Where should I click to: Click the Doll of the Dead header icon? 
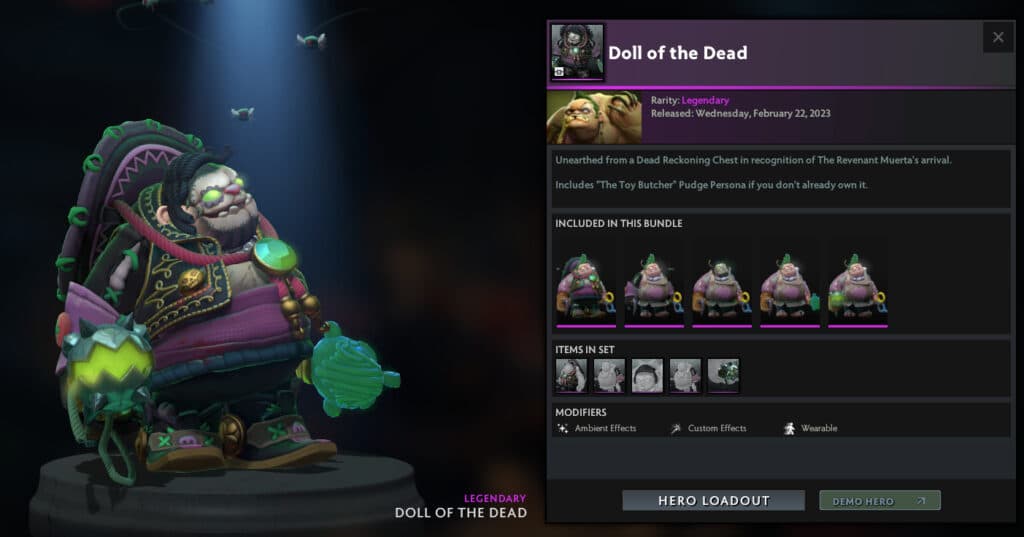(x=577, y=52)
